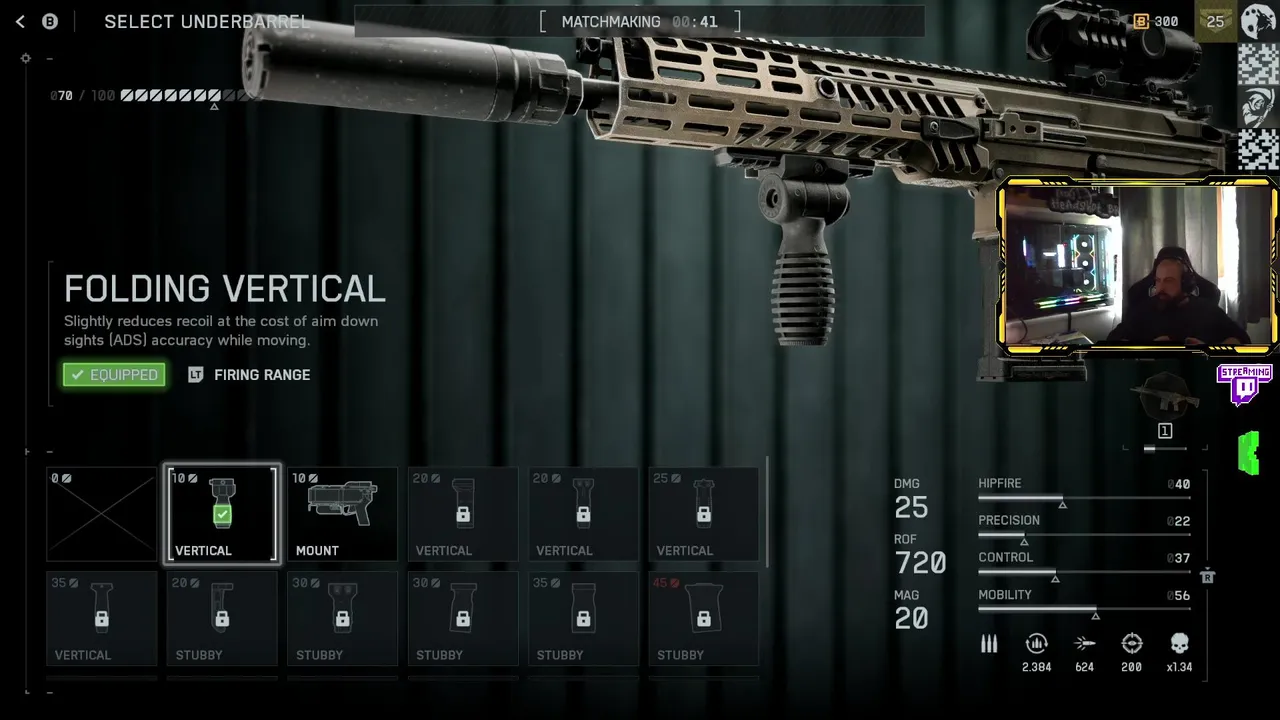Go back using the top-left arrow
Screen dimensions: 1280x720
pos(20,21)
